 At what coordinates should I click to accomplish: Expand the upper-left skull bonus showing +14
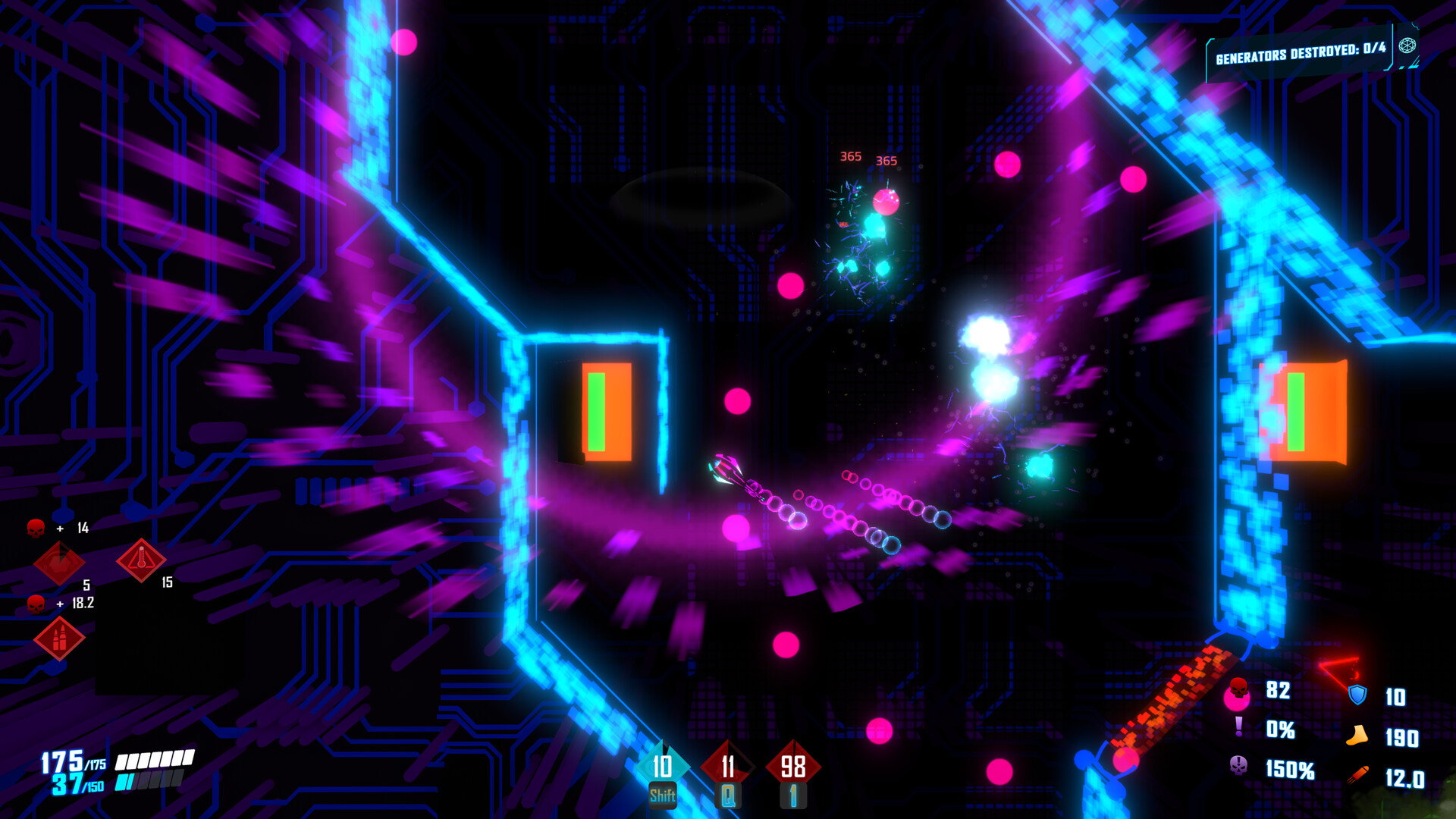coord(36,527)
